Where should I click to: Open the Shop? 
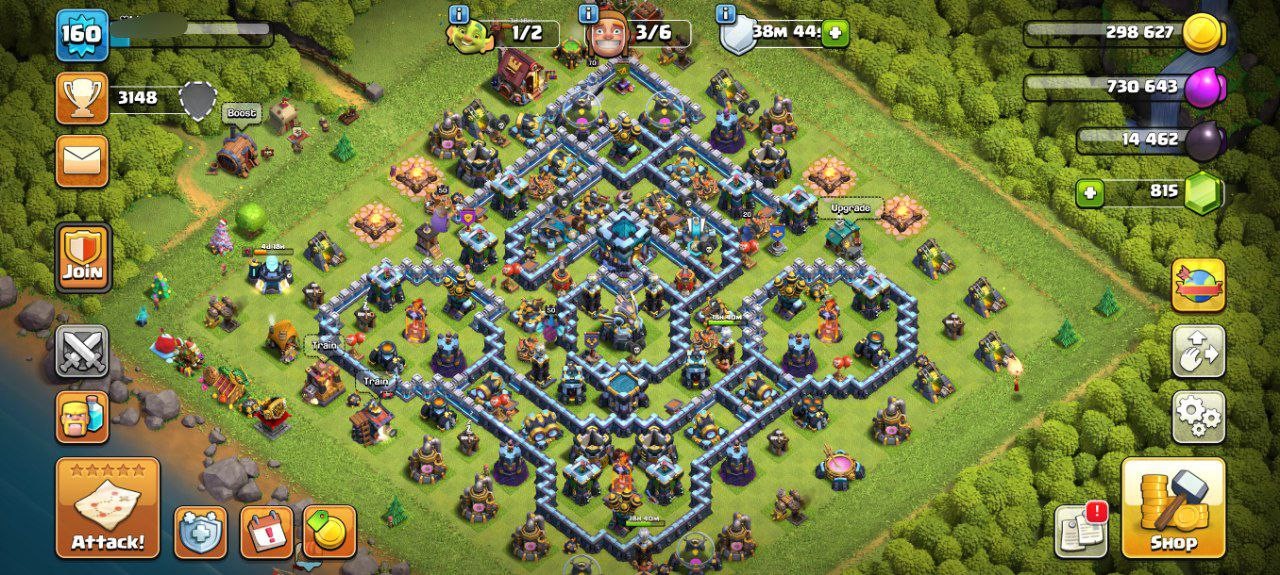(x=1173, y=507)
